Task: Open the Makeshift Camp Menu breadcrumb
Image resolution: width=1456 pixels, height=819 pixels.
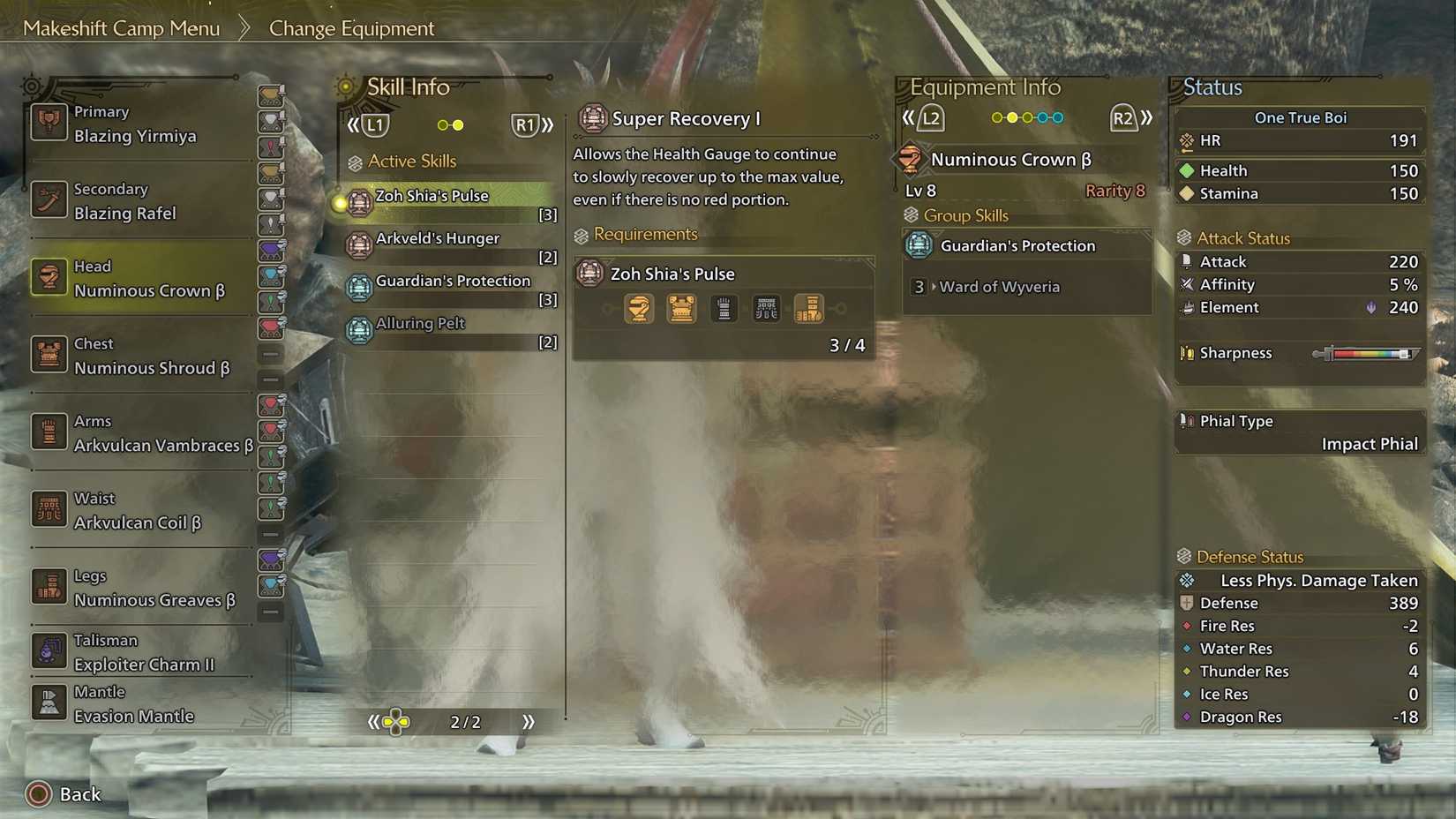Action: click(x=123, y=27)
